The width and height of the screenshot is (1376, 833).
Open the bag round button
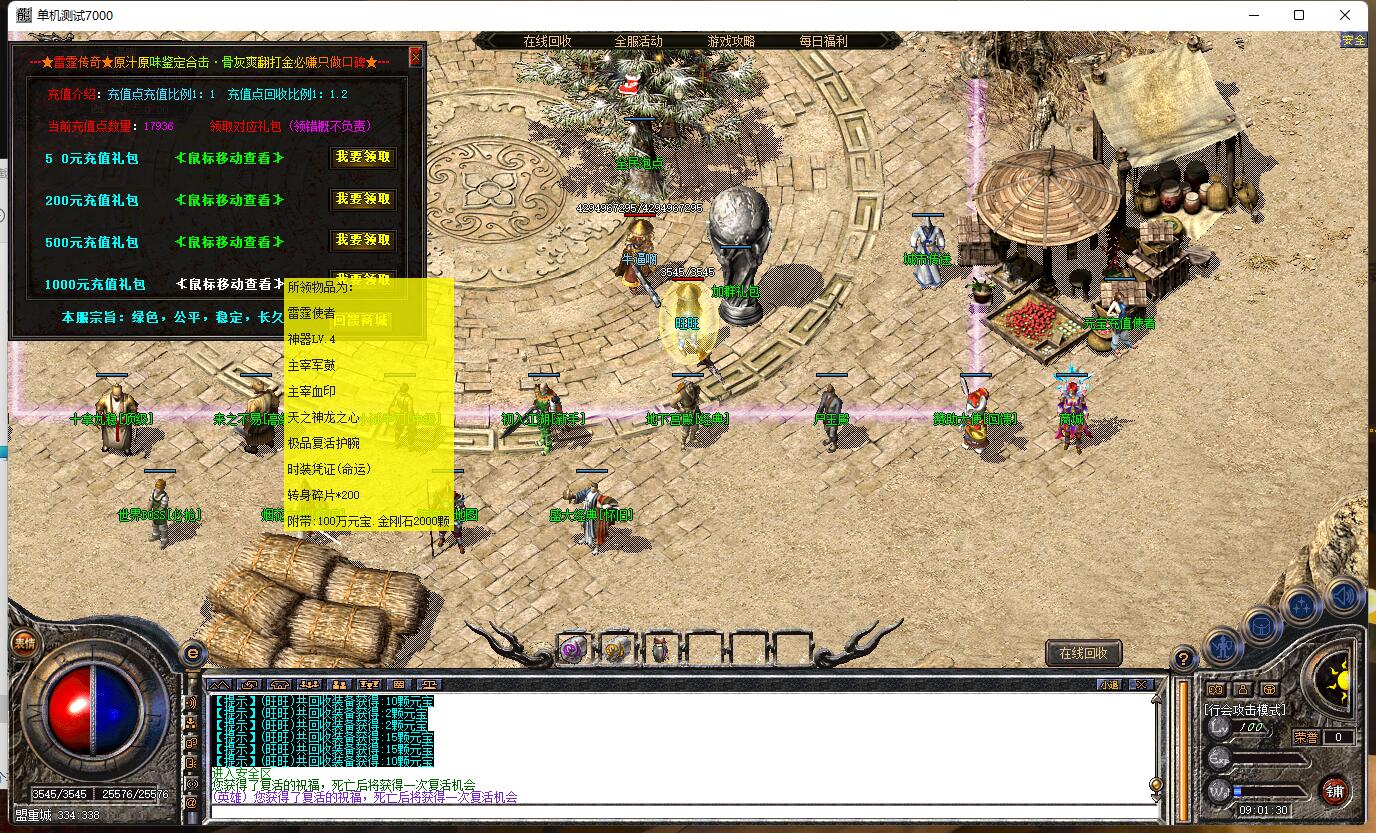tap(1261, 627)
